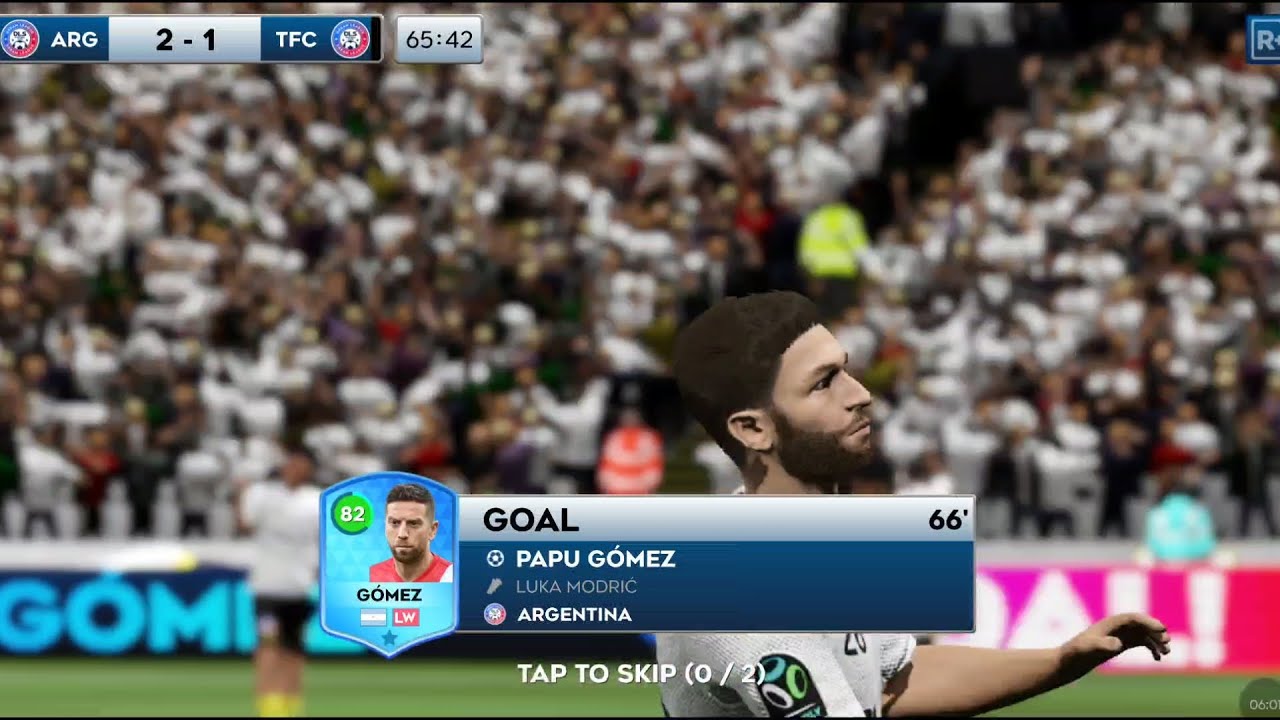
Task: Select the Gómez 82 LW player card
Action: point(389,562)
